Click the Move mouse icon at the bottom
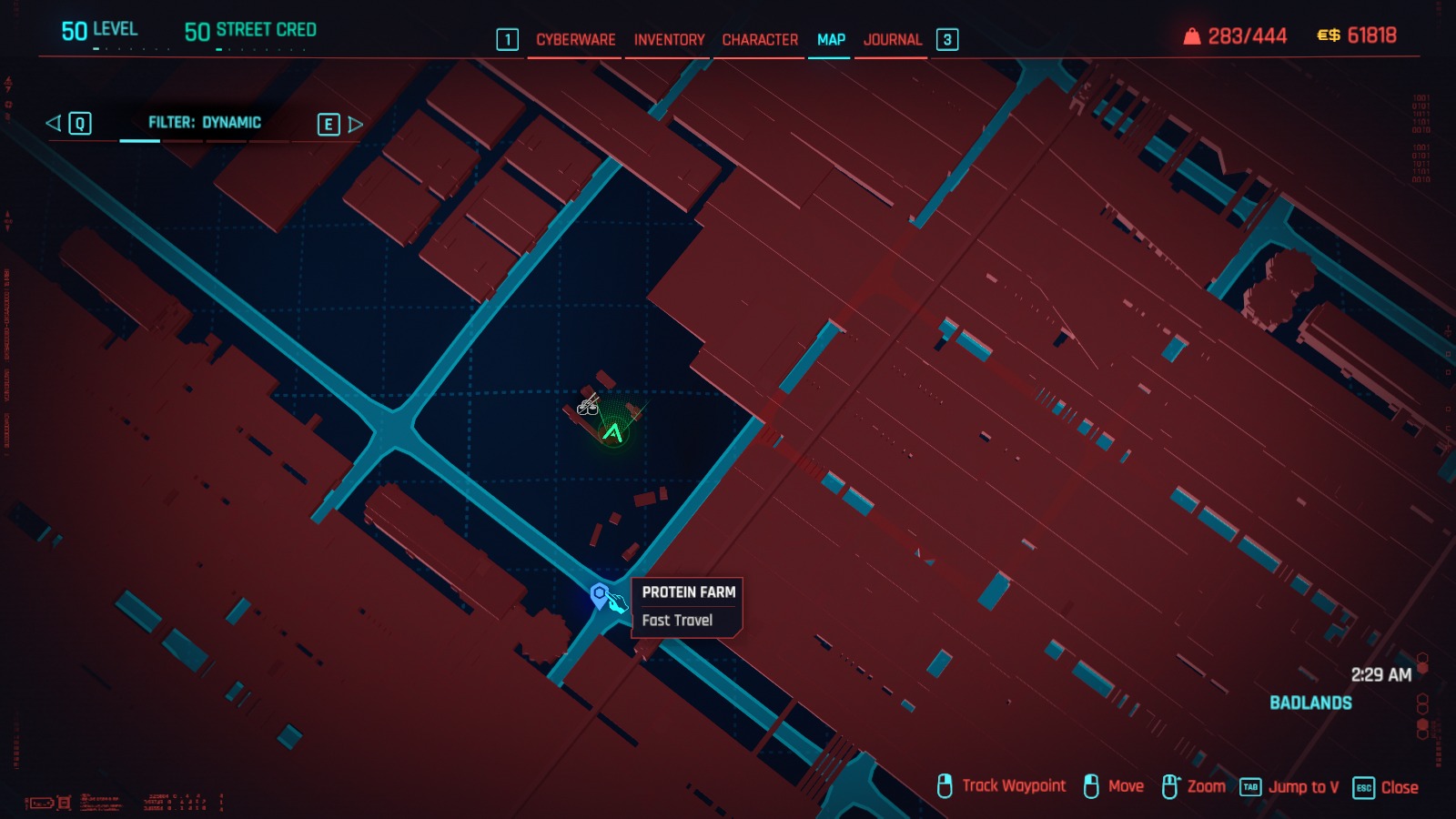1456x819 pixels. [1091, 785]
